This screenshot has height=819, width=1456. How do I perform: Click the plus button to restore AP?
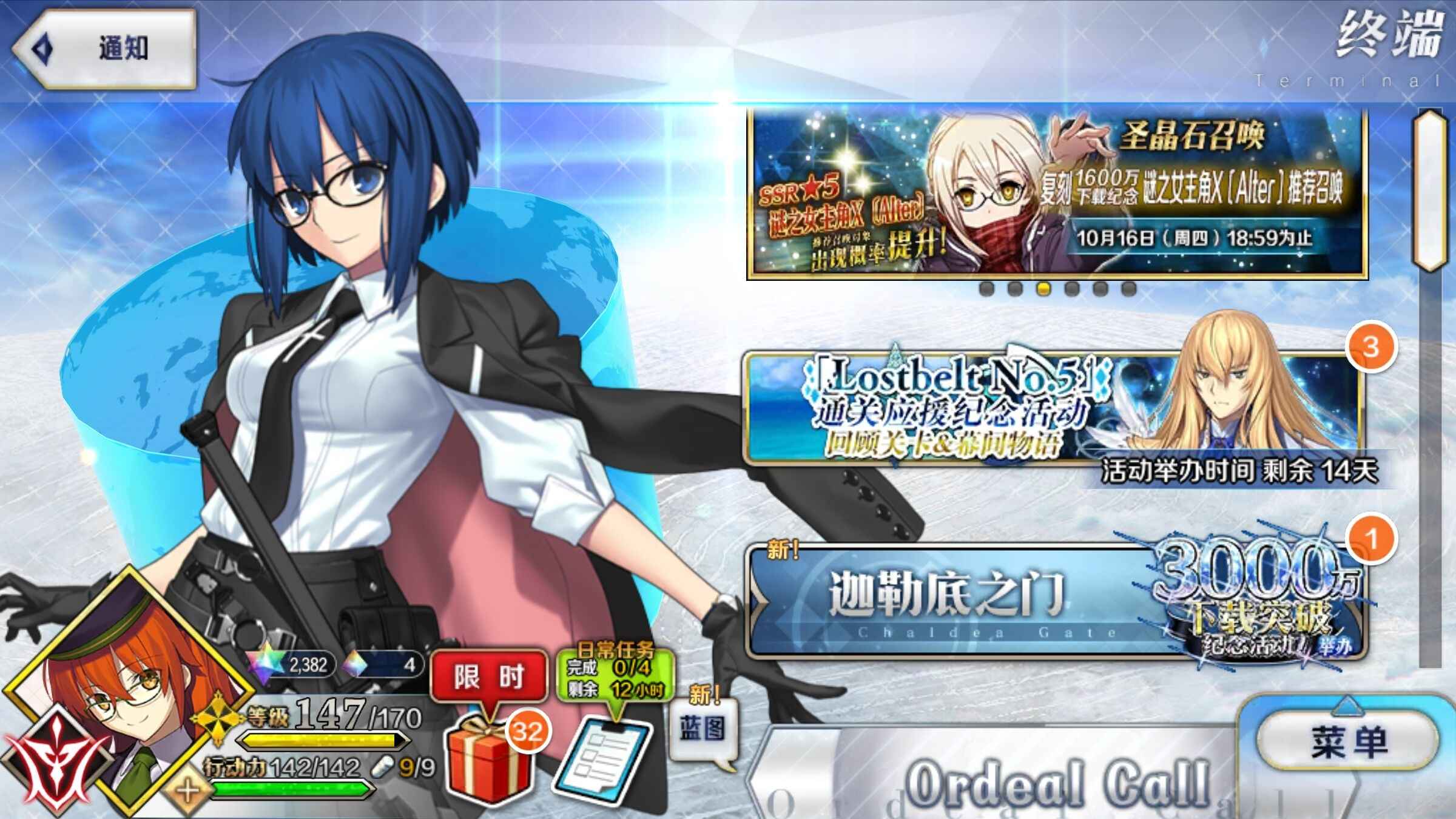[x=188, y=791]
